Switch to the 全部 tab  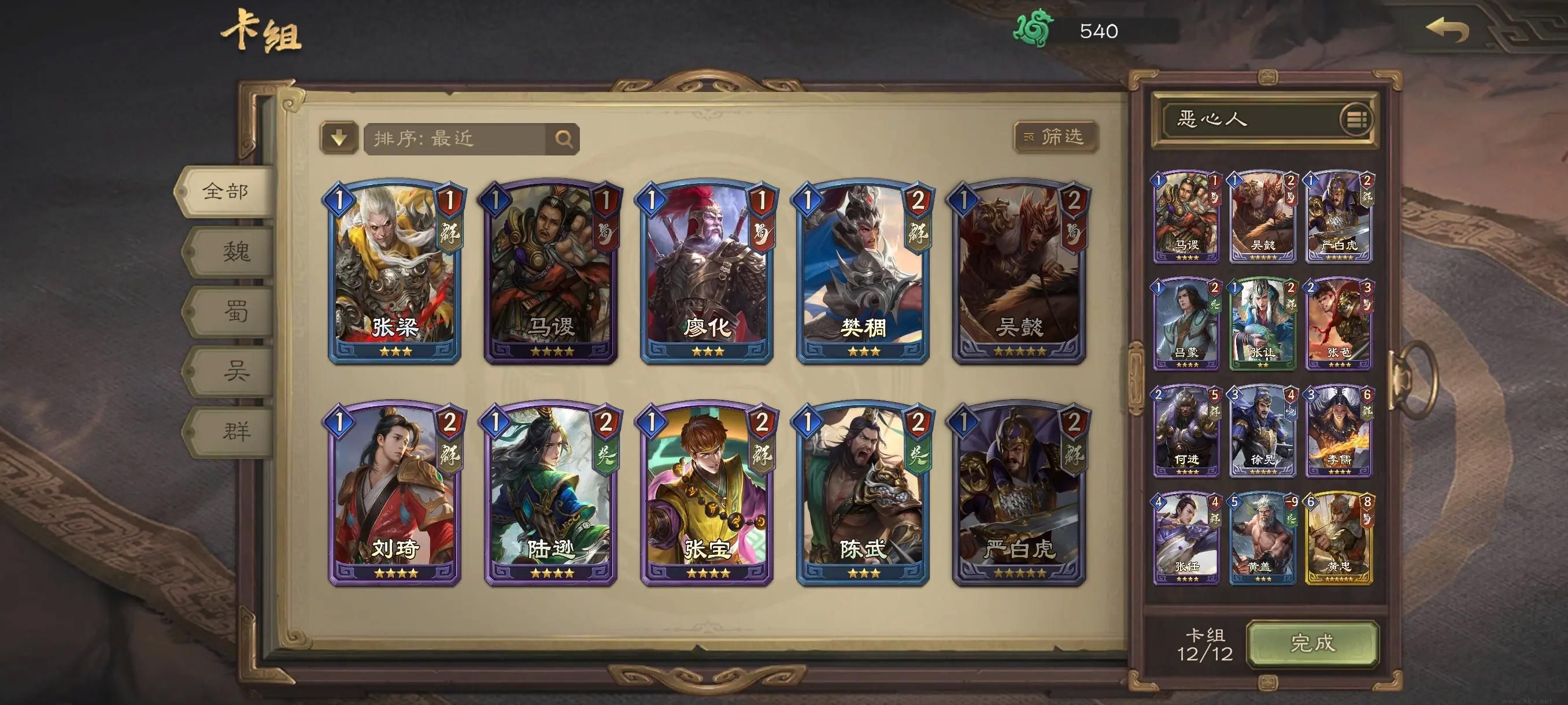coord(225,192)
